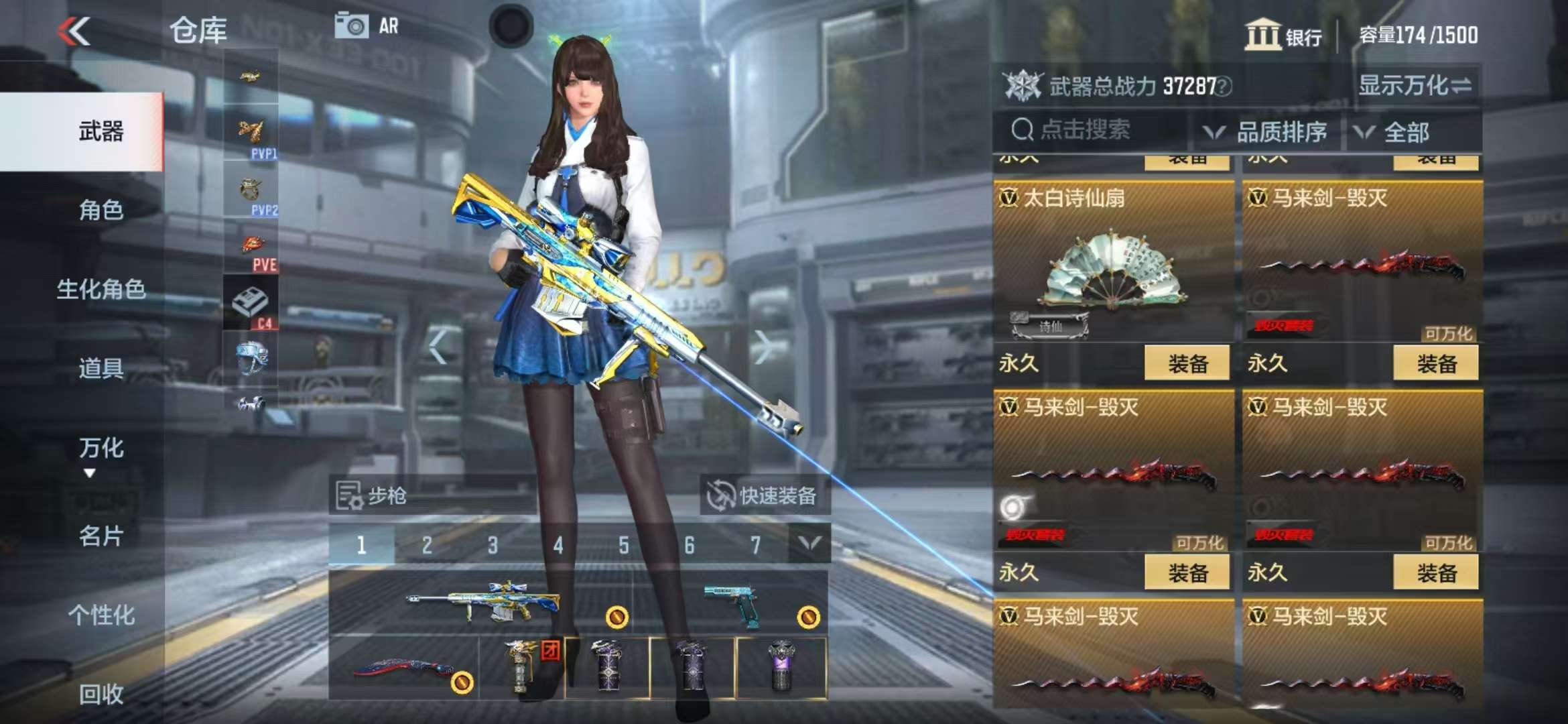
Task: Open the 银行 bank
Action: click(1283, 35)
